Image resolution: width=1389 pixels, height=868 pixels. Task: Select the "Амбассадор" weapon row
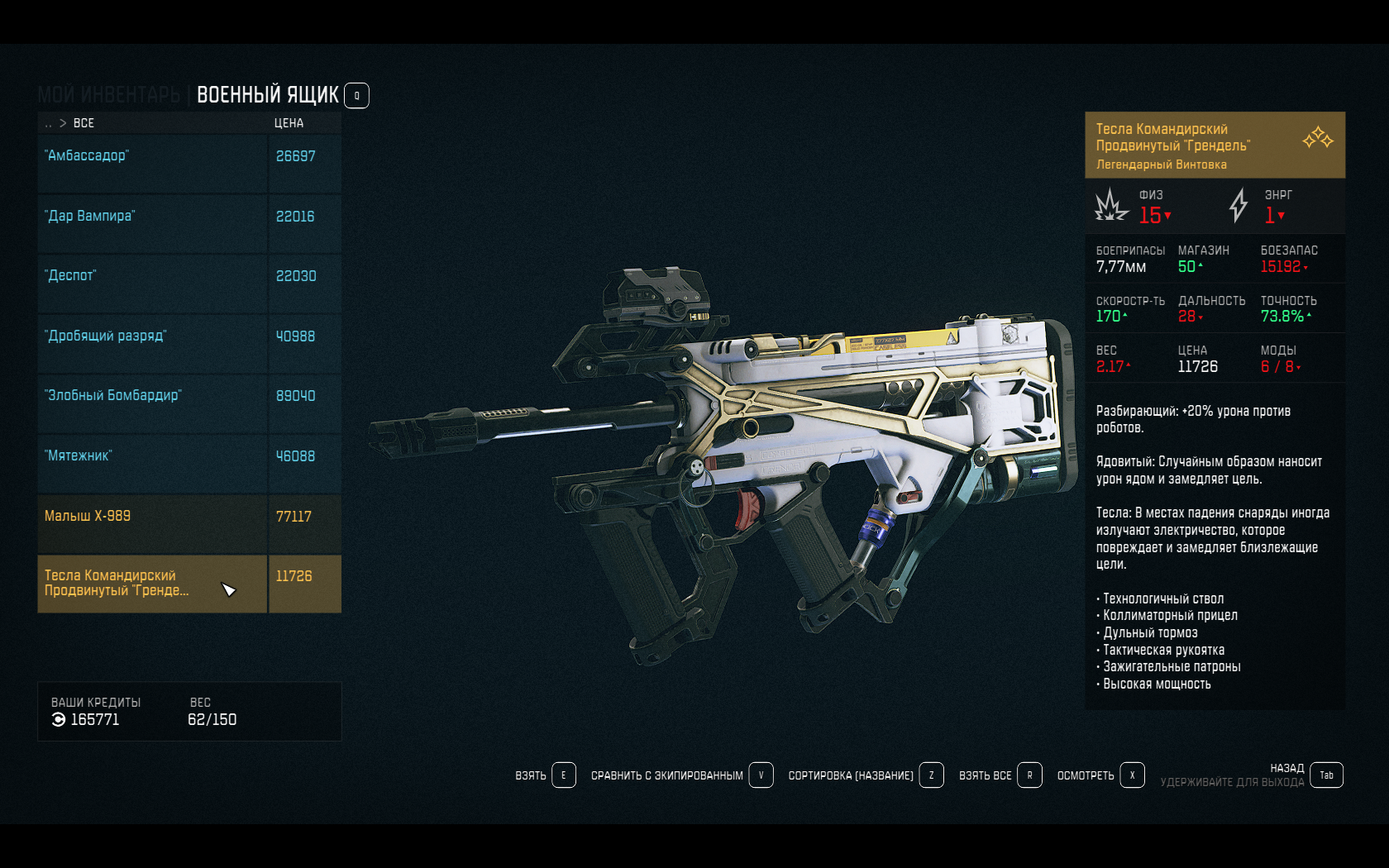tap(152, 163)
